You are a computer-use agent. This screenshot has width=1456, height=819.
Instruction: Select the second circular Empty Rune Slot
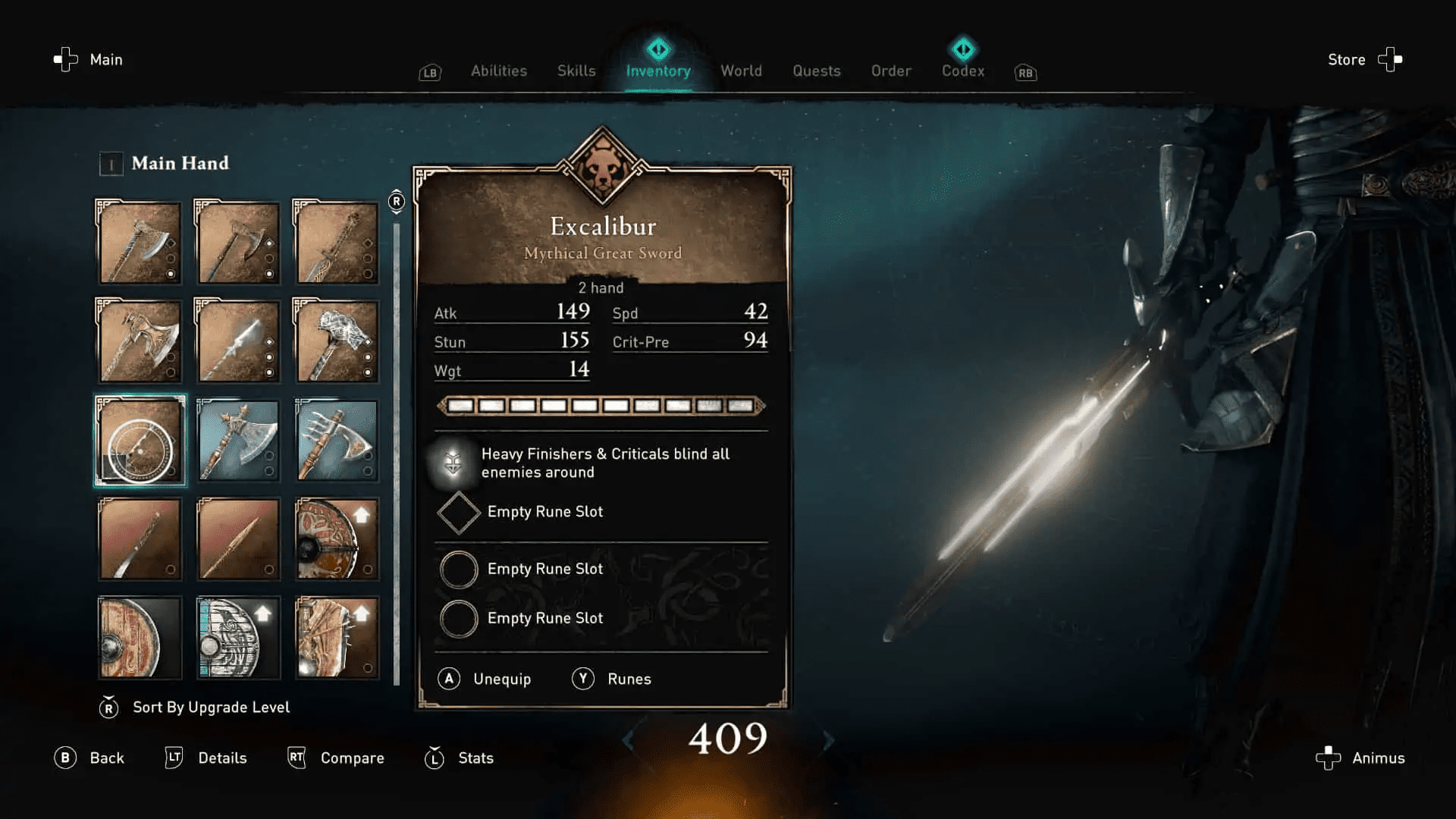point(458,618)
